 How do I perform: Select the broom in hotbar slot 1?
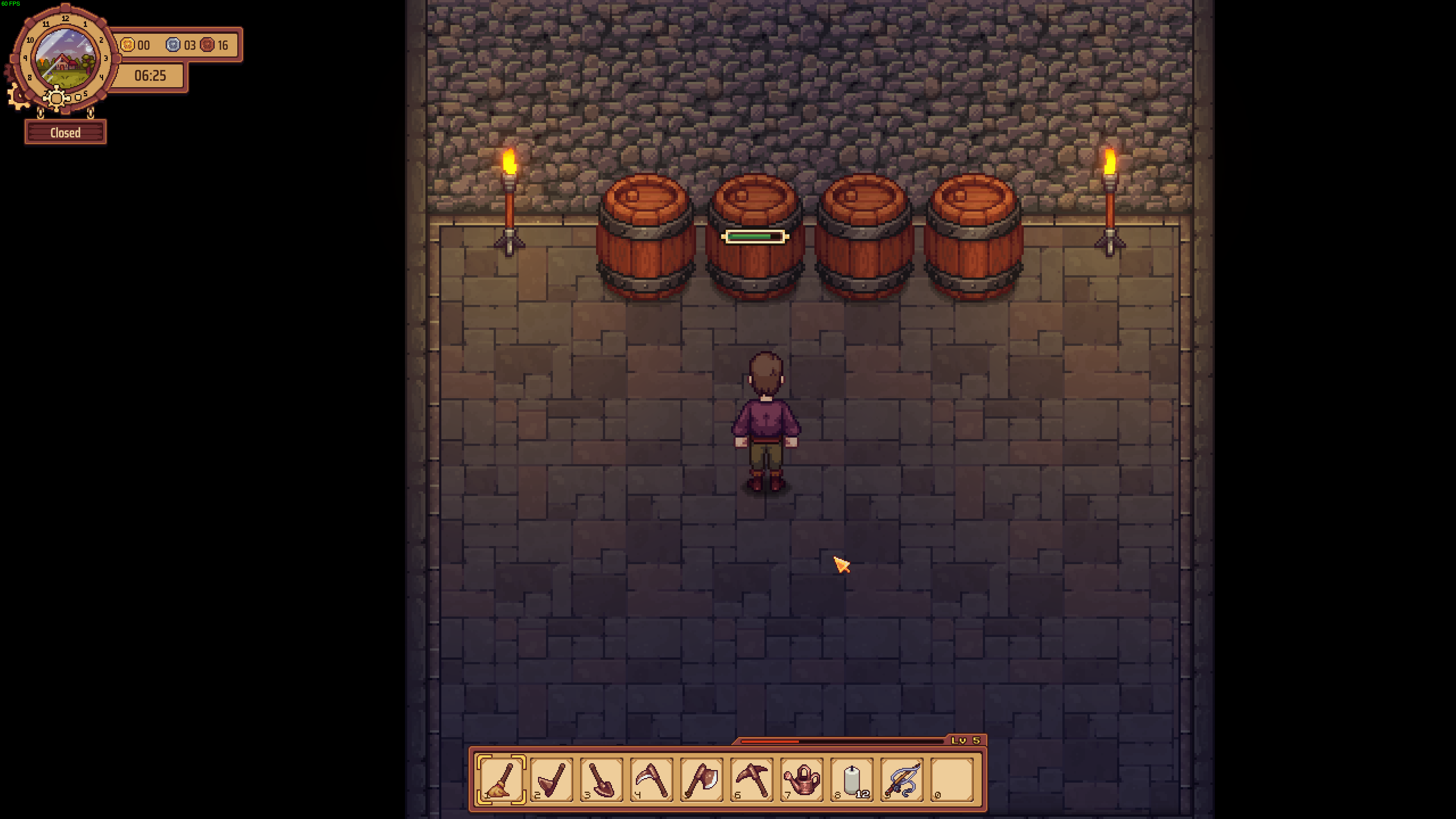501,780
